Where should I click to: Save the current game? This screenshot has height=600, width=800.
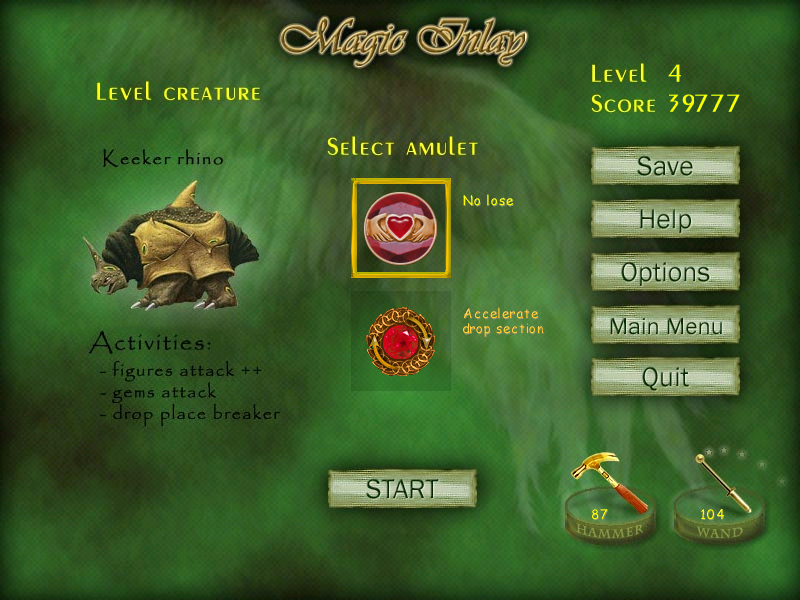[x=665, y=166]
